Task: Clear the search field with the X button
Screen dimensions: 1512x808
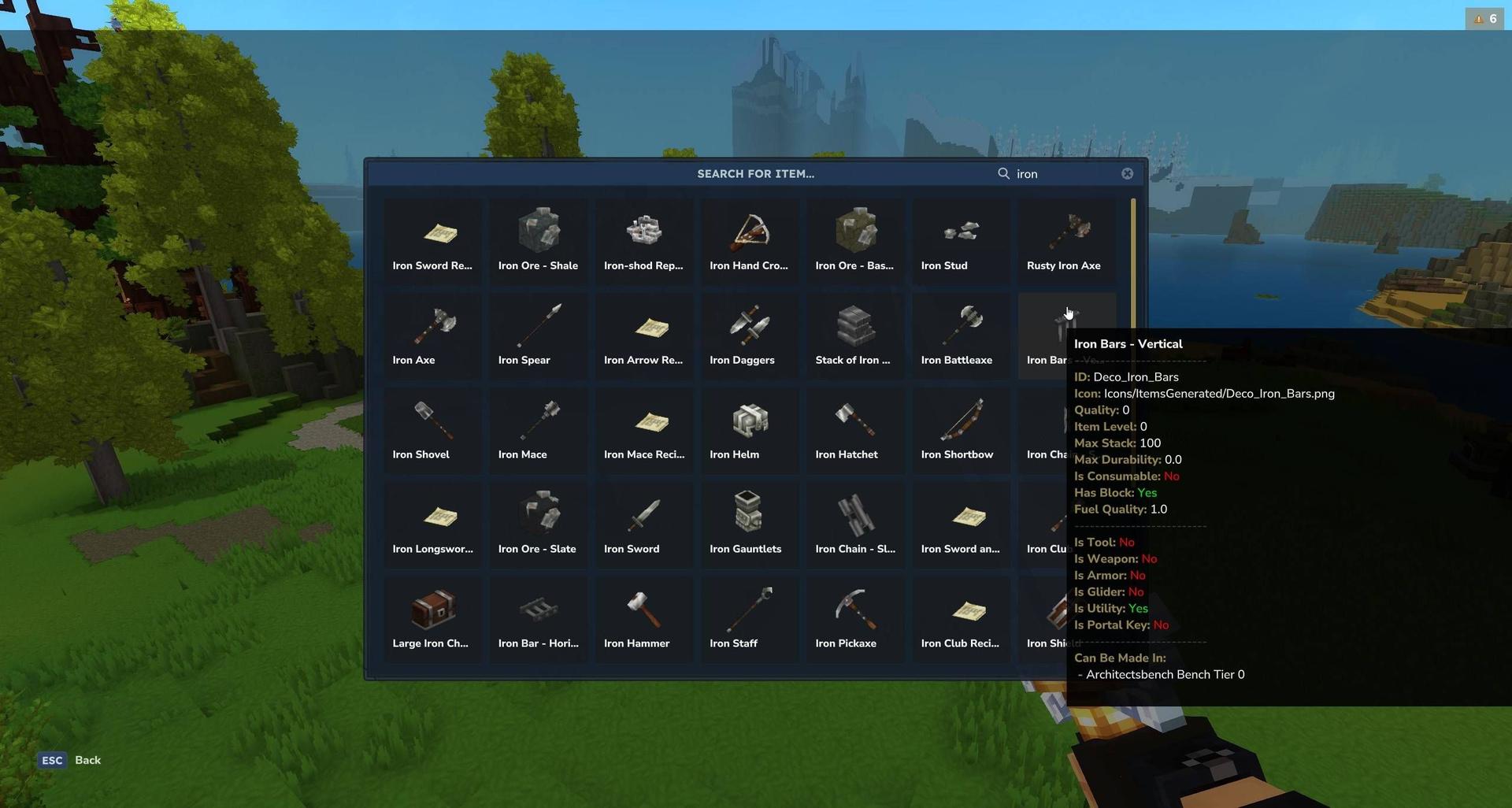Action: point(1128,173)
